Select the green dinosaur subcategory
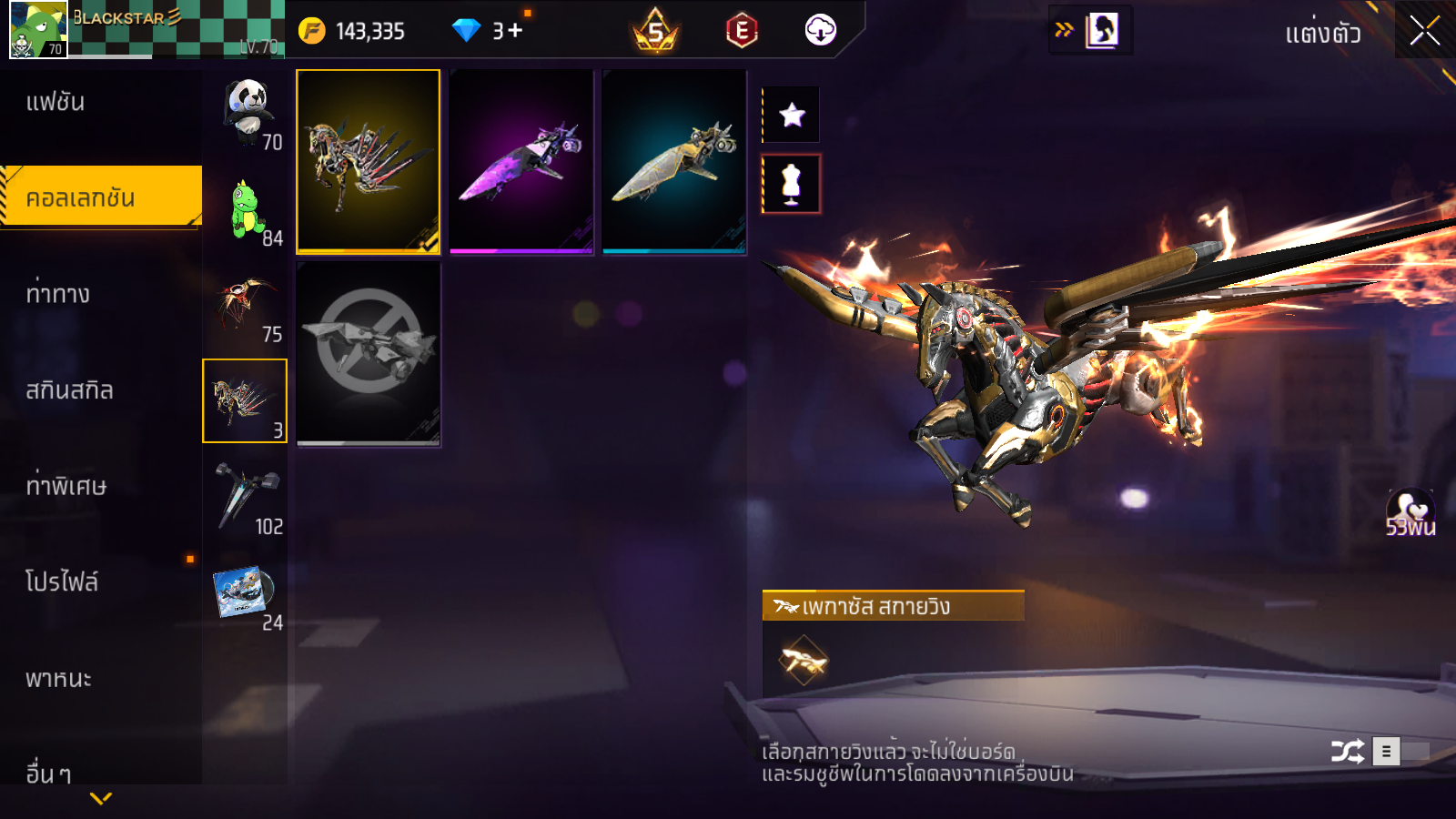This screenshot has width=1456, height=819. [246, 209]
